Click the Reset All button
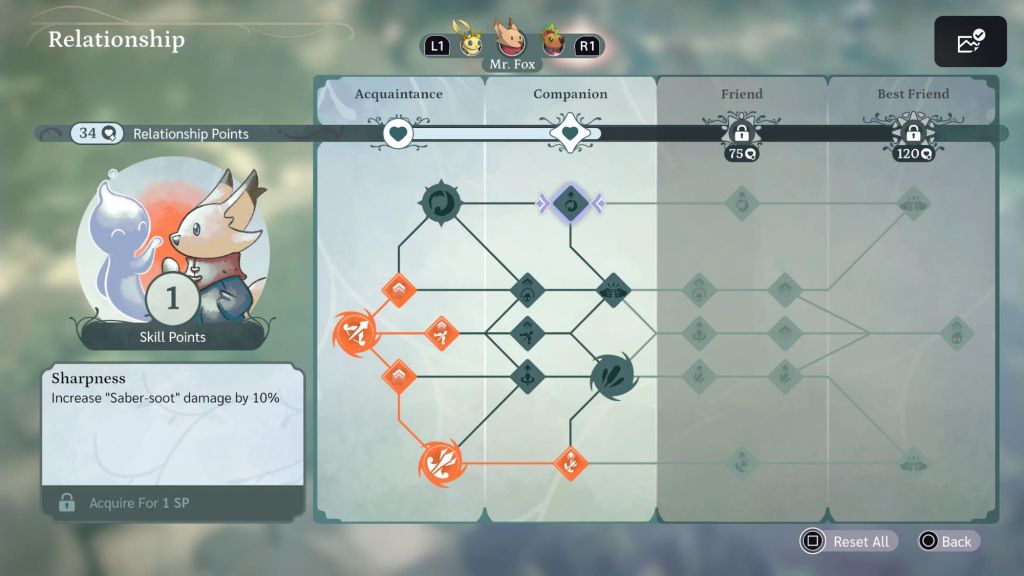The image size is (1024, 576). pos(848,541)
